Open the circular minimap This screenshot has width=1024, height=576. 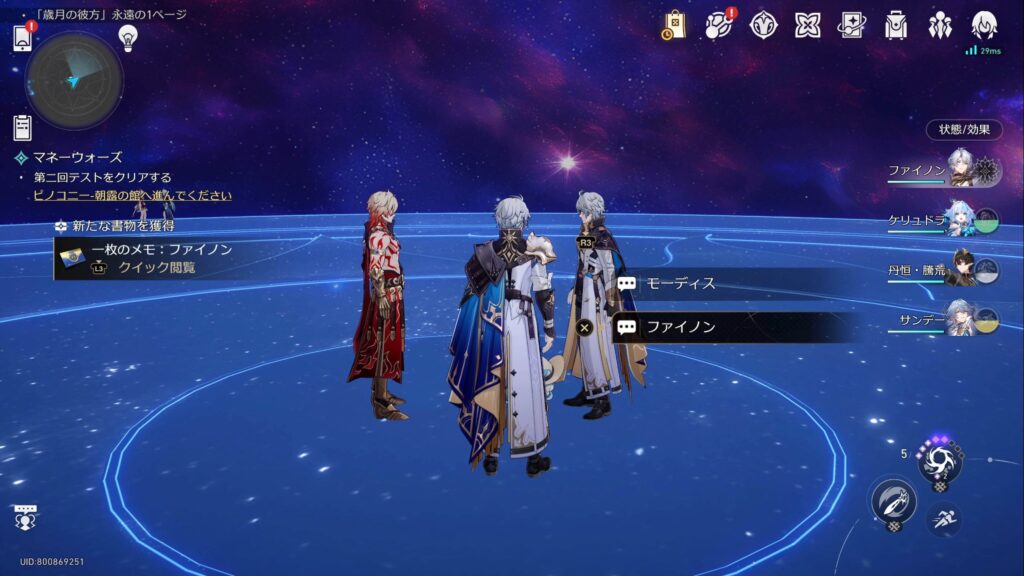pos(73,81)
